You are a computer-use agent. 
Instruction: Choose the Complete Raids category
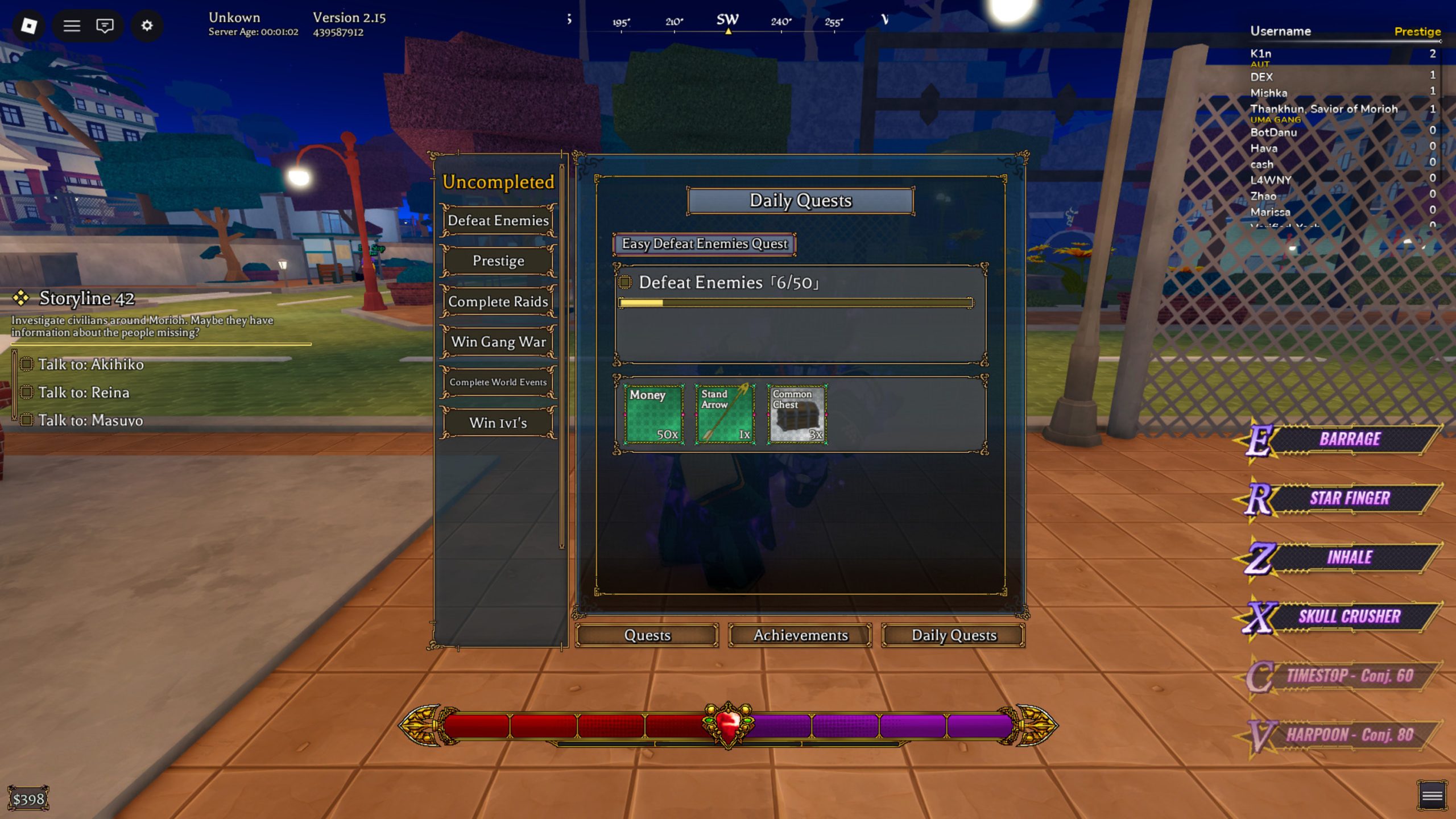click(498, 301)
